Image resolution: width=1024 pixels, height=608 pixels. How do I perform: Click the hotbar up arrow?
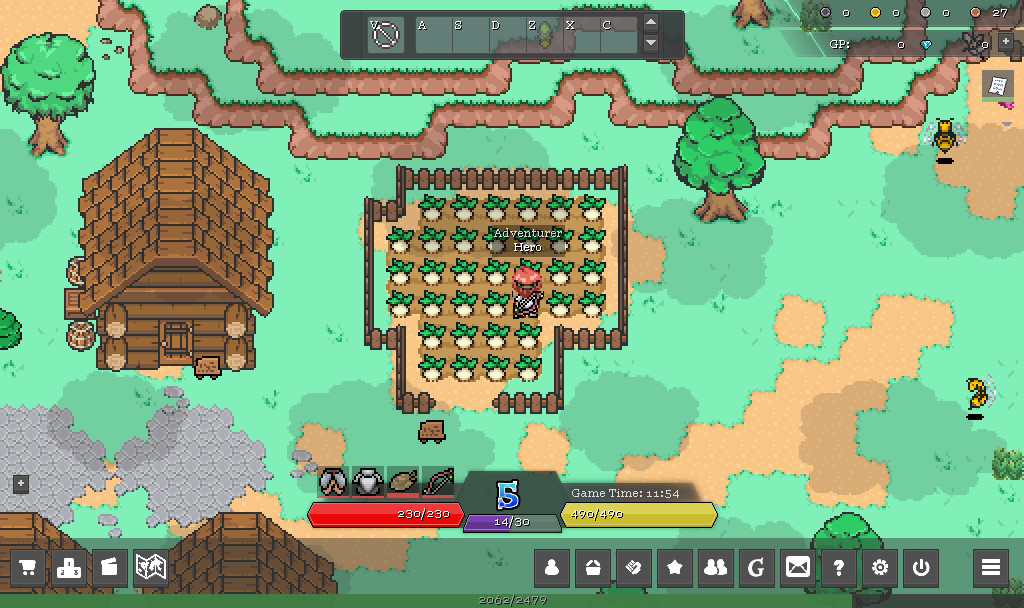click(651, 23)
